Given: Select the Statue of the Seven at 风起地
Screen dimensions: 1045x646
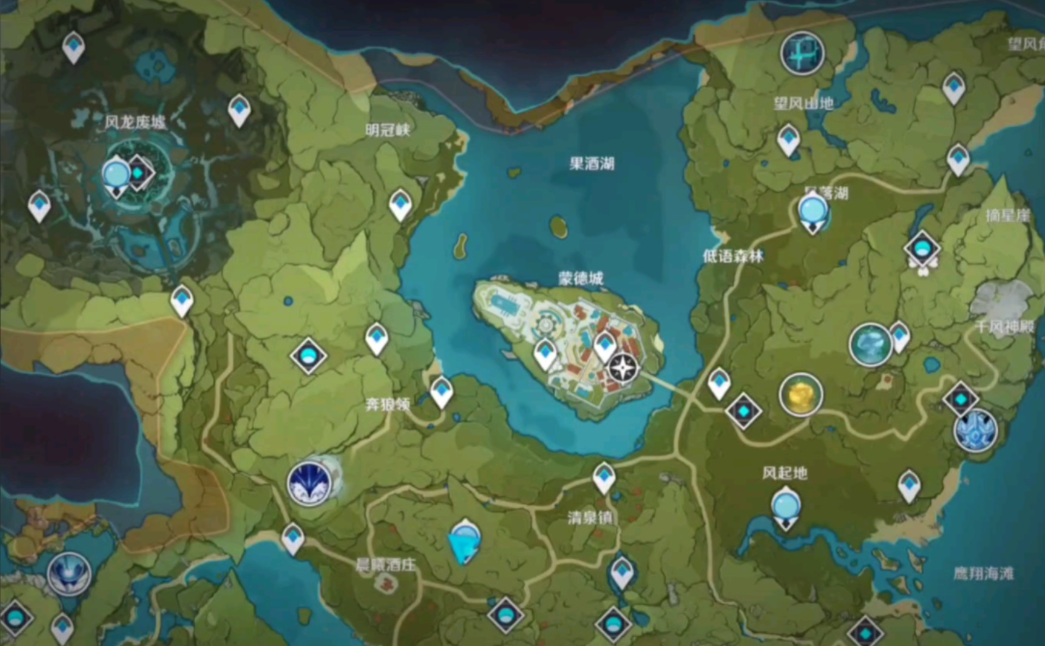Looking at the screenshot, I should coord(787,506).
